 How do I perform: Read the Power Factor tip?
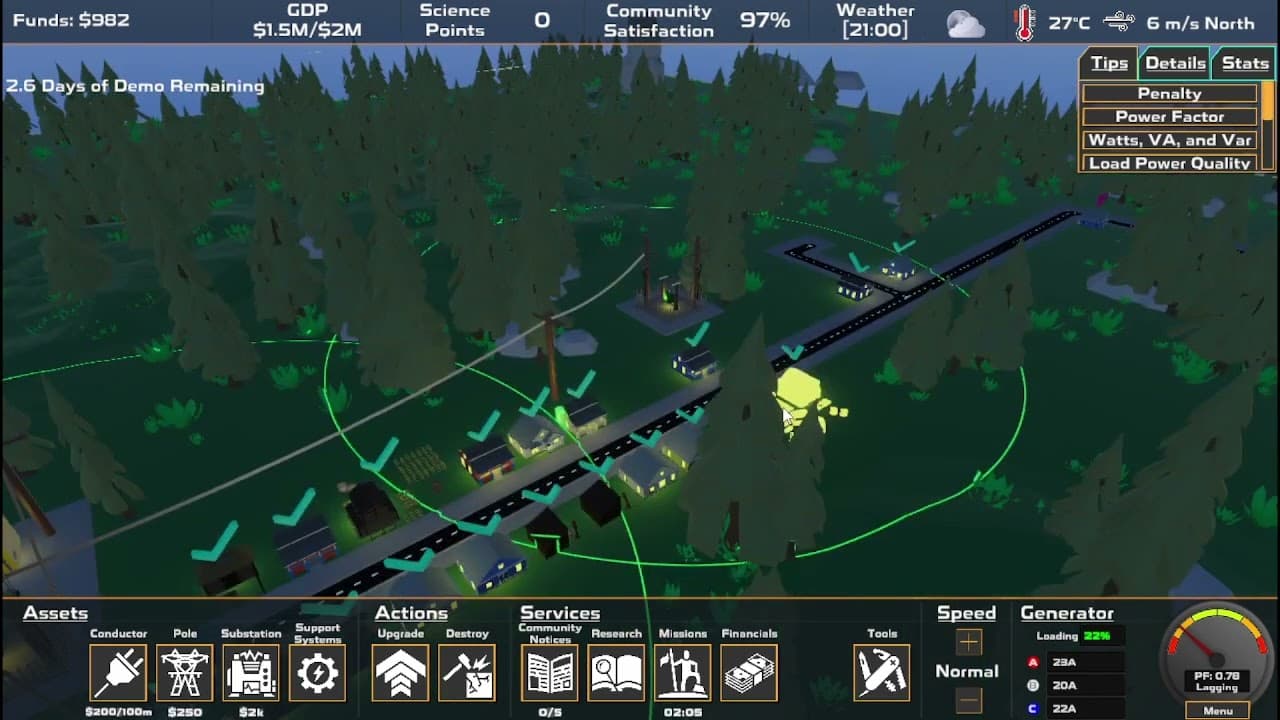click(x=1169, y=116)
